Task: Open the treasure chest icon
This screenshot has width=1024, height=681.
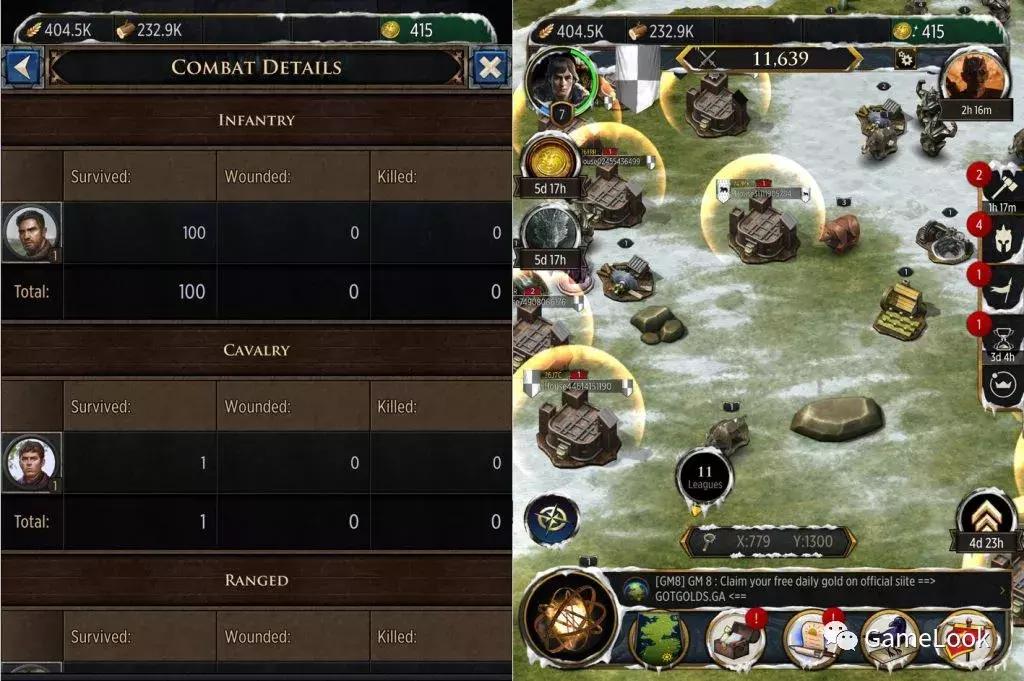Action: (735, 640)
